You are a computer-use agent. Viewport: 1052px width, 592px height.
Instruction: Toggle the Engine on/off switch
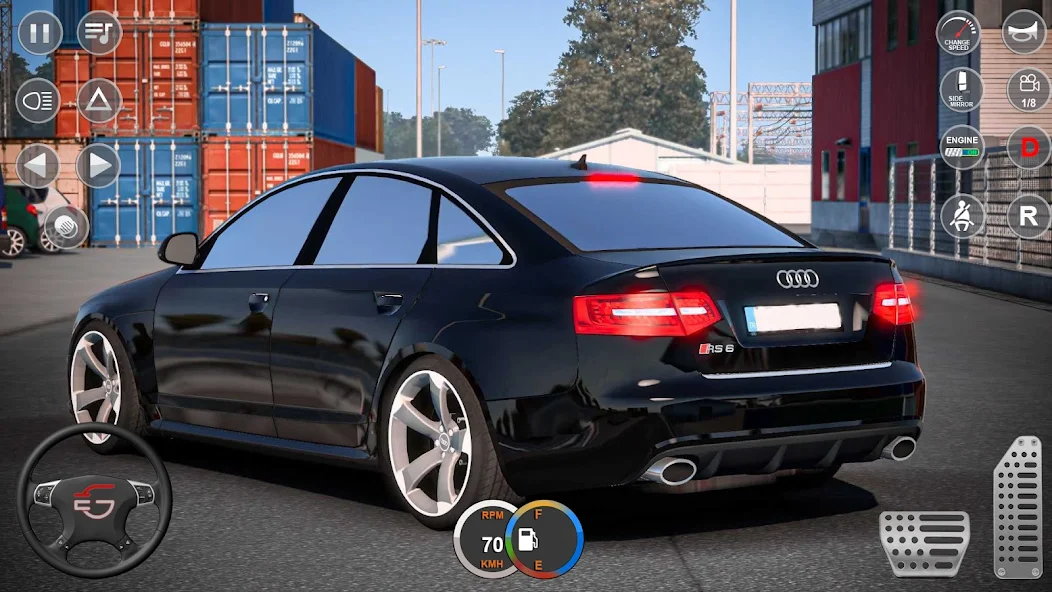point(962,148)
